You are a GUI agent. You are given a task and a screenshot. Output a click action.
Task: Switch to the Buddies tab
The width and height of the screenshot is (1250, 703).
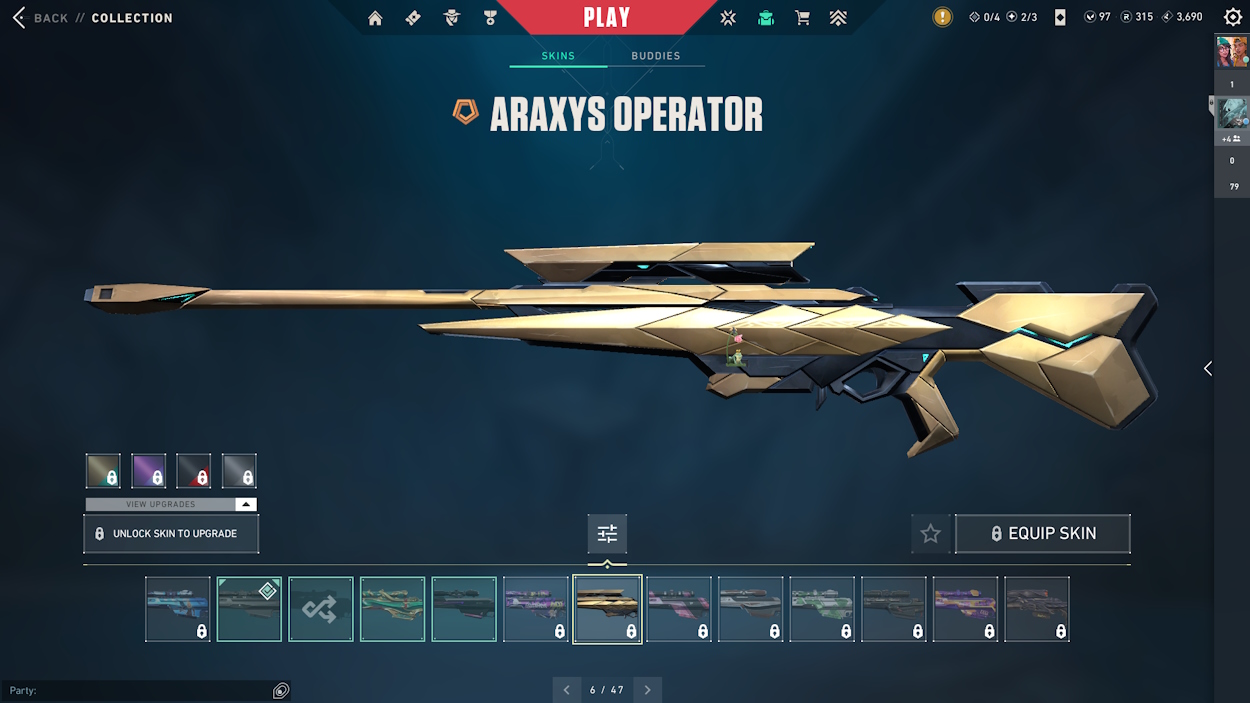click(x=655, y=56)
